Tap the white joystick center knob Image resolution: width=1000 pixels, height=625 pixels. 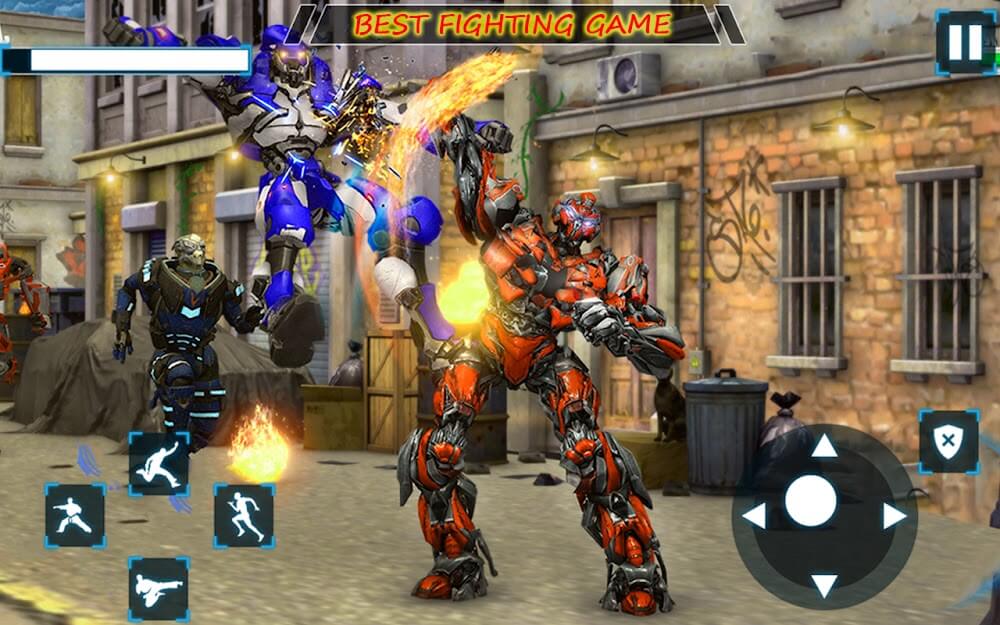pos(810,501)
